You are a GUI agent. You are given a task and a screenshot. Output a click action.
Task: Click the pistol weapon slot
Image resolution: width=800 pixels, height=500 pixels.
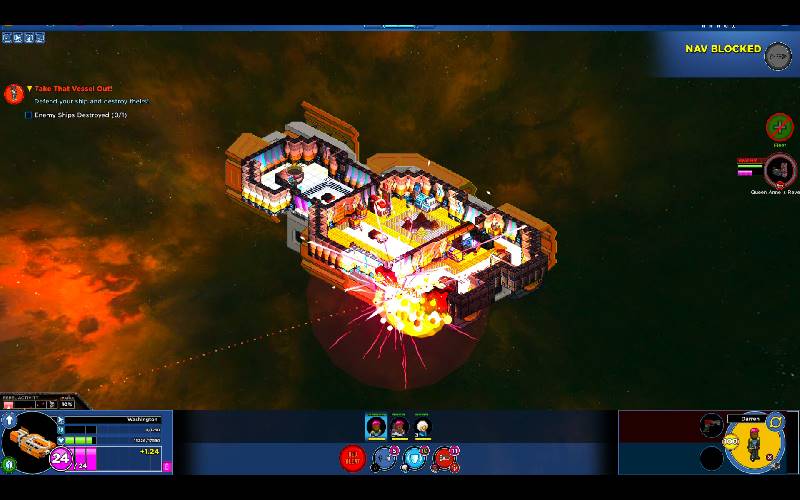coord(711,426)
